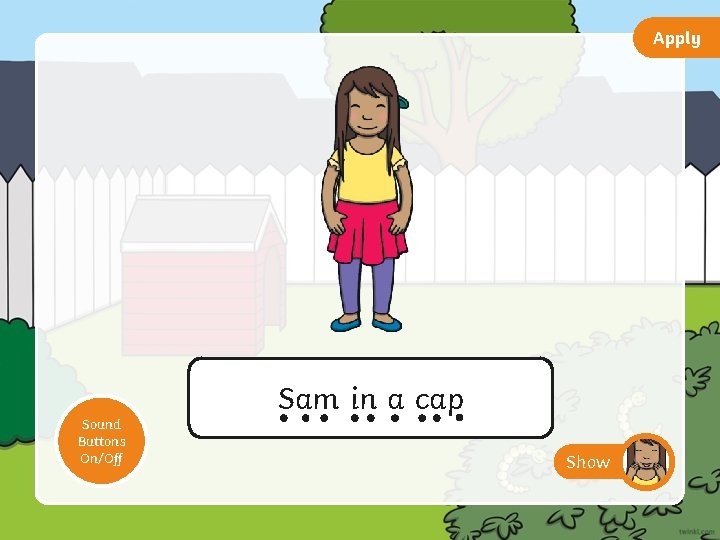Click the word "in" in the caption
720x540 pixels.
(363, 399)
